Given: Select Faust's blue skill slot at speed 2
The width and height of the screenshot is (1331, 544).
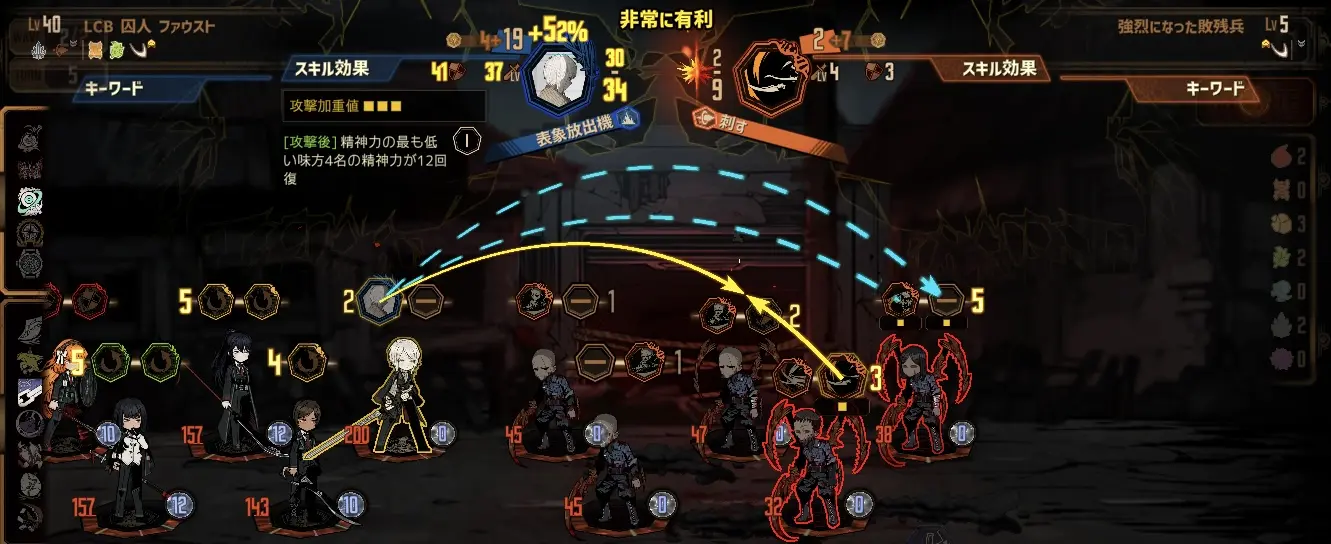Looking at the screenshot, I should tap(381, 299).
